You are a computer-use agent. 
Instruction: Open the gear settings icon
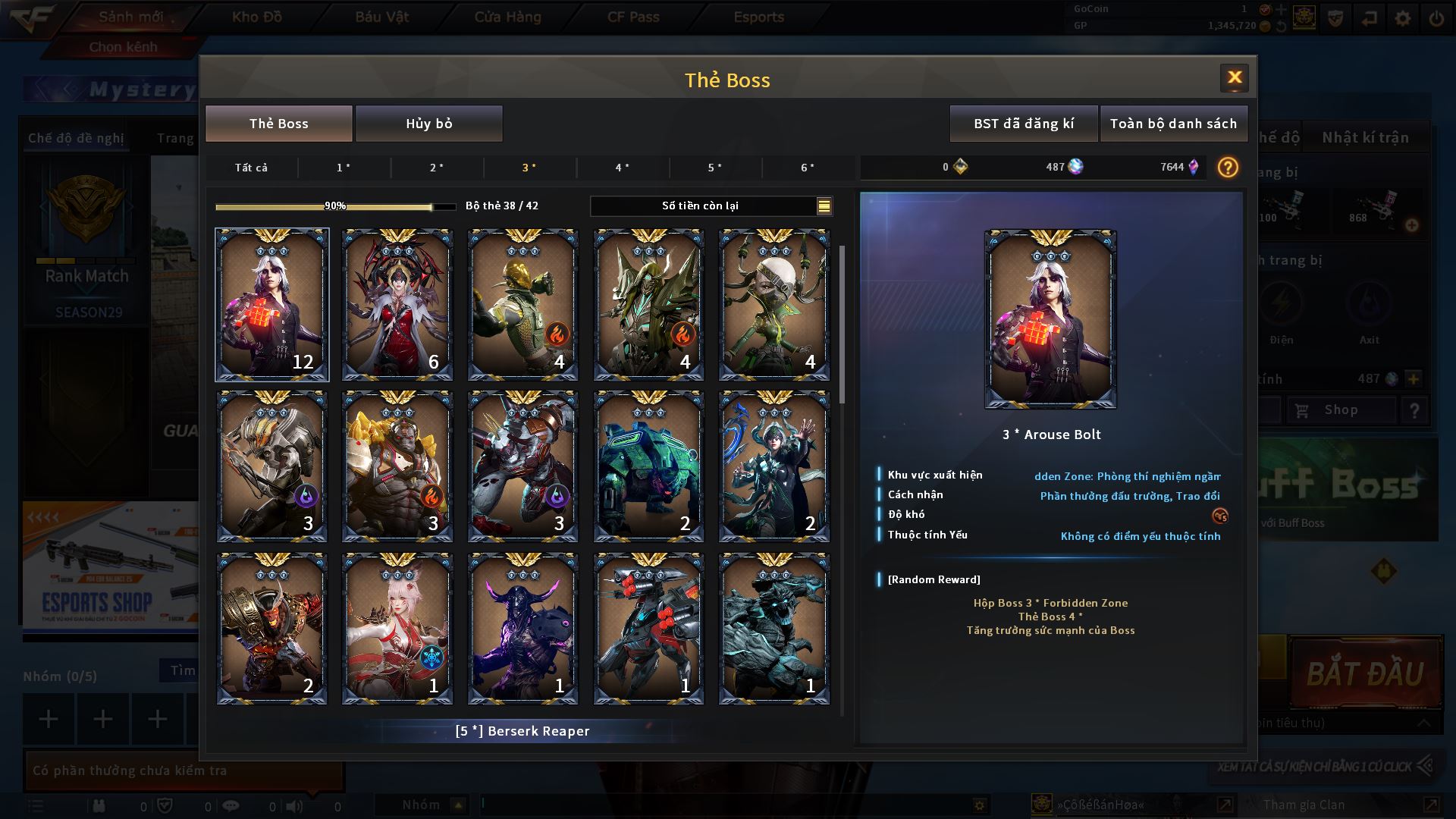click(x=1403, y=18)
